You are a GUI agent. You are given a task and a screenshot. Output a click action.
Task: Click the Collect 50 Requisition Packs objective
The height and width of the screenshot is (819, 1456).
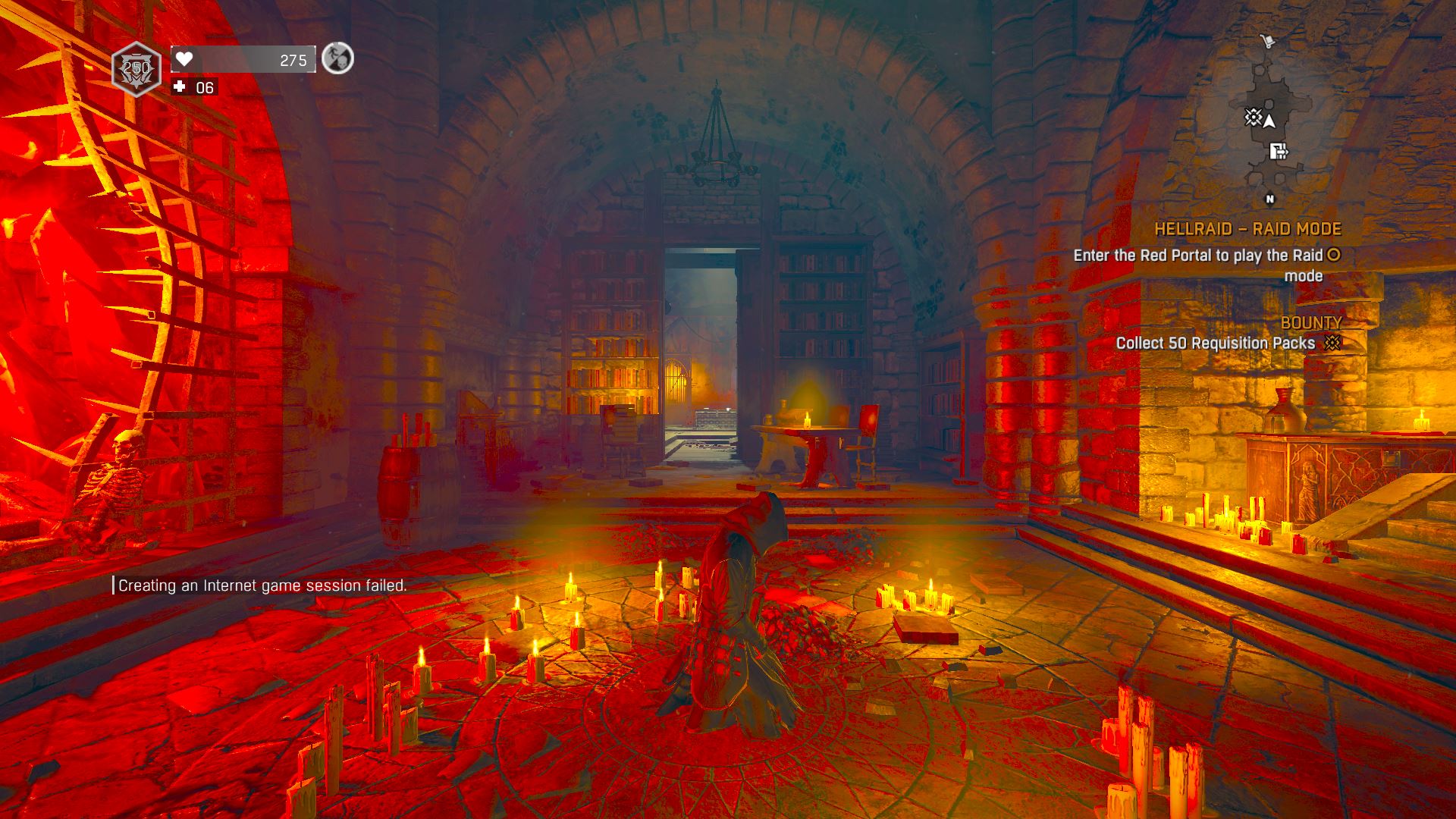pyautogui.click(x=1215, y=344)
